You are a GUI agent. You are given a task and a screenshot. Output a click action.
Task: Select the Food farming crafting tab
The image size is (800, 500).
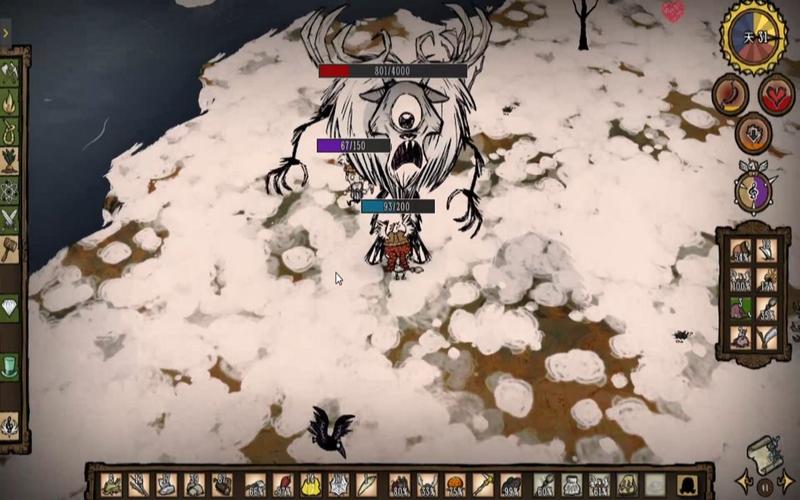pyautogui.click(x=10, y=160)
